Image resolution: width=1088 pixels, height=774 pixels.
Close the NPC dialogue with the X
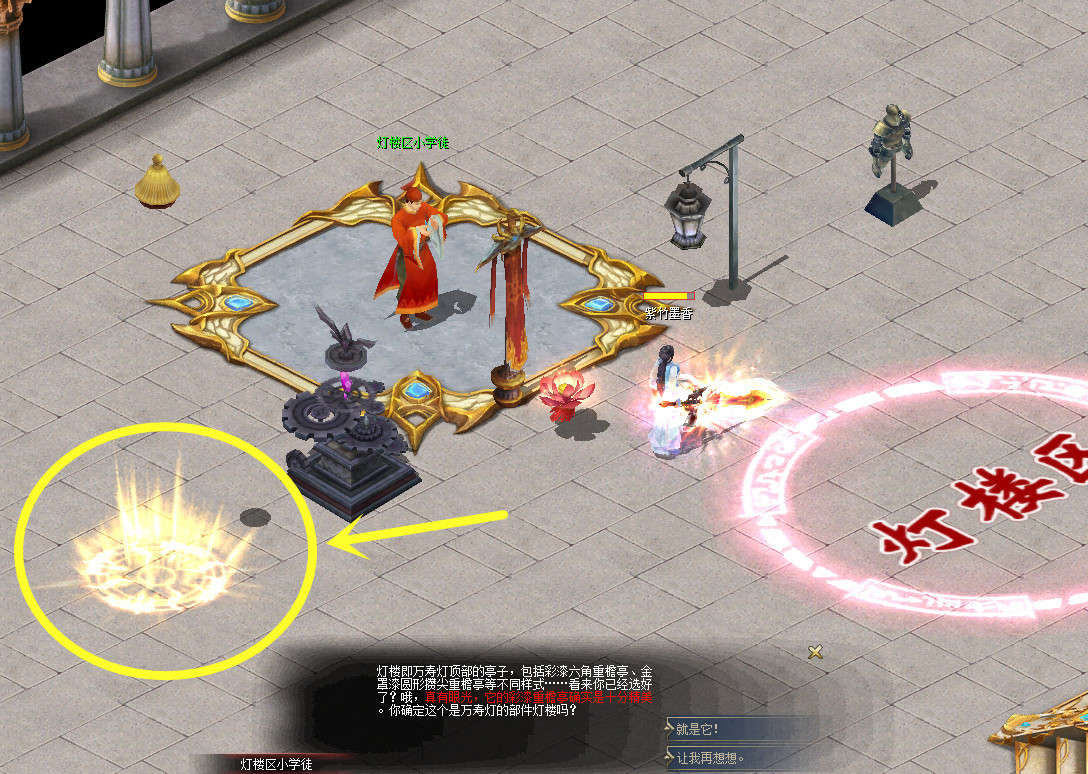(x=816, y=652)
